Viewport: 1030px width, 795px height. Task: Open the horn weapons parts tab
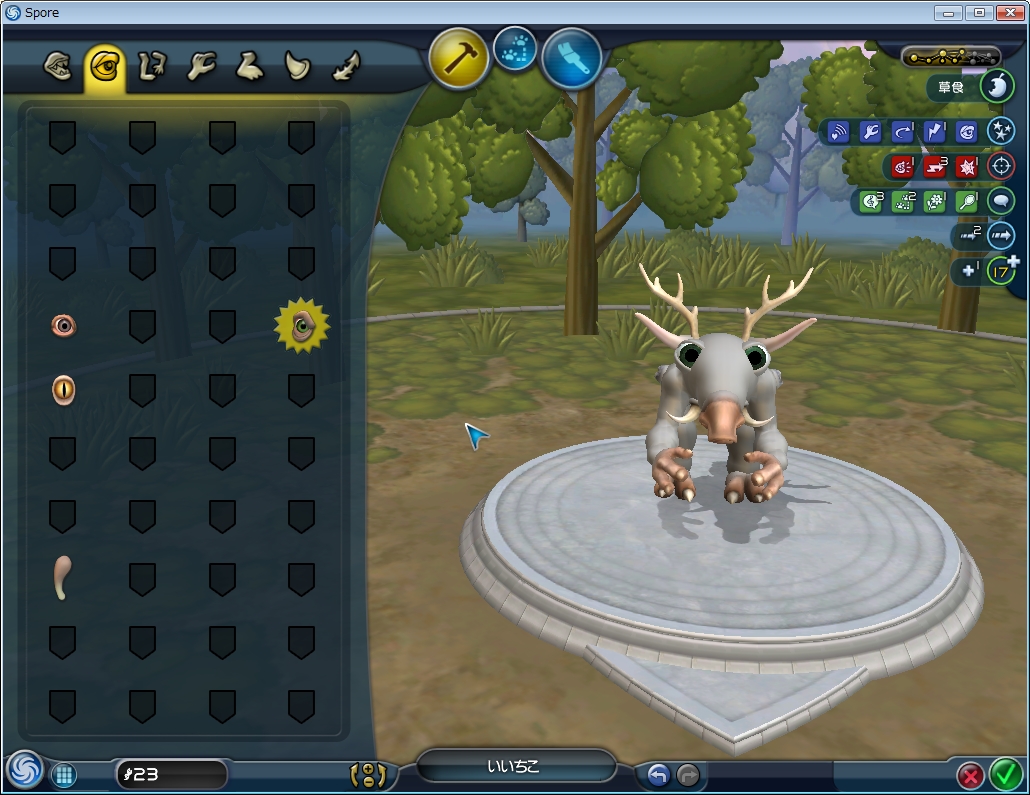point(298,68)
